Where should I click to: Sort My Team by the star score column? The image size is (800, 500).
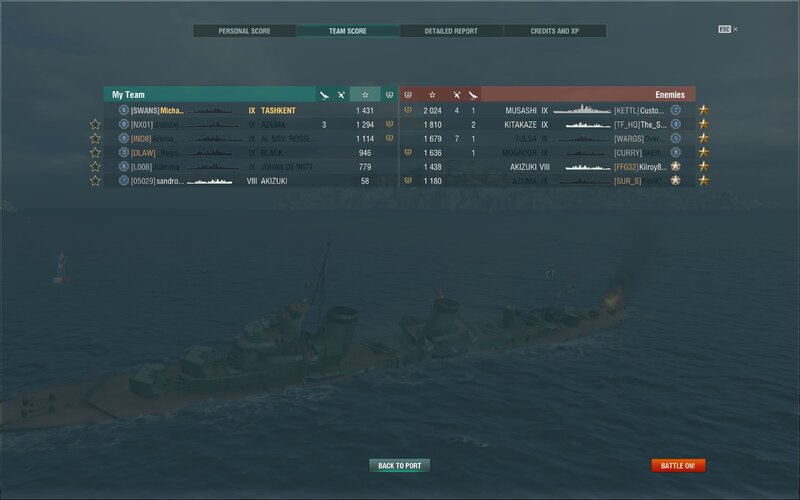point(365,94)
